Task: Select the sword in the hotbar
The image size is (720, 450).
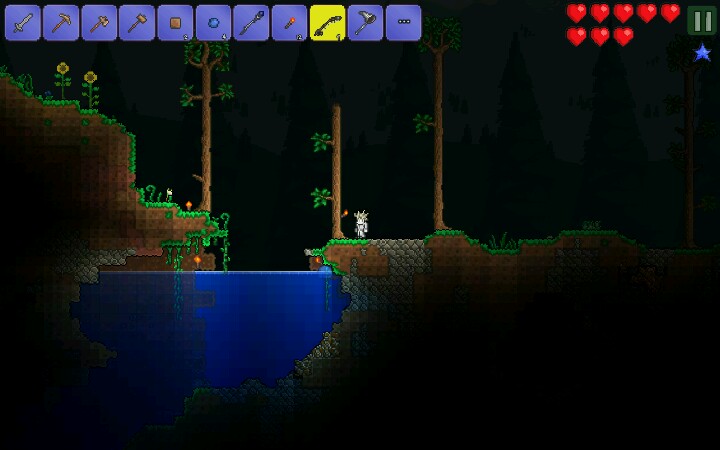Action: (22, 22)
